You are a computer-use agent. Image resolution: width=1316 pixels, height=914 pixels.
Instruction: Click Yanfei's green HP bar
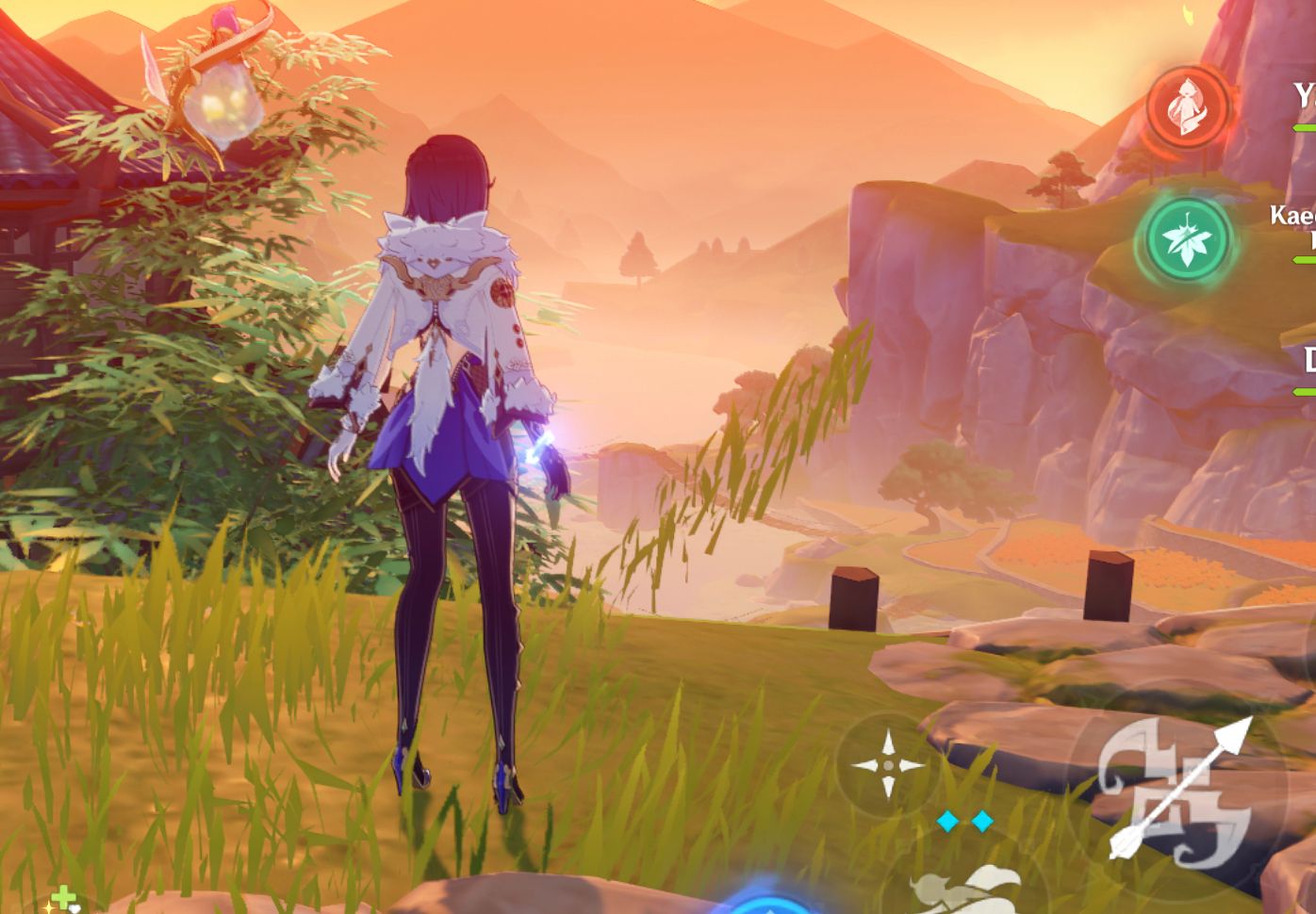[x=1306, y=125]
